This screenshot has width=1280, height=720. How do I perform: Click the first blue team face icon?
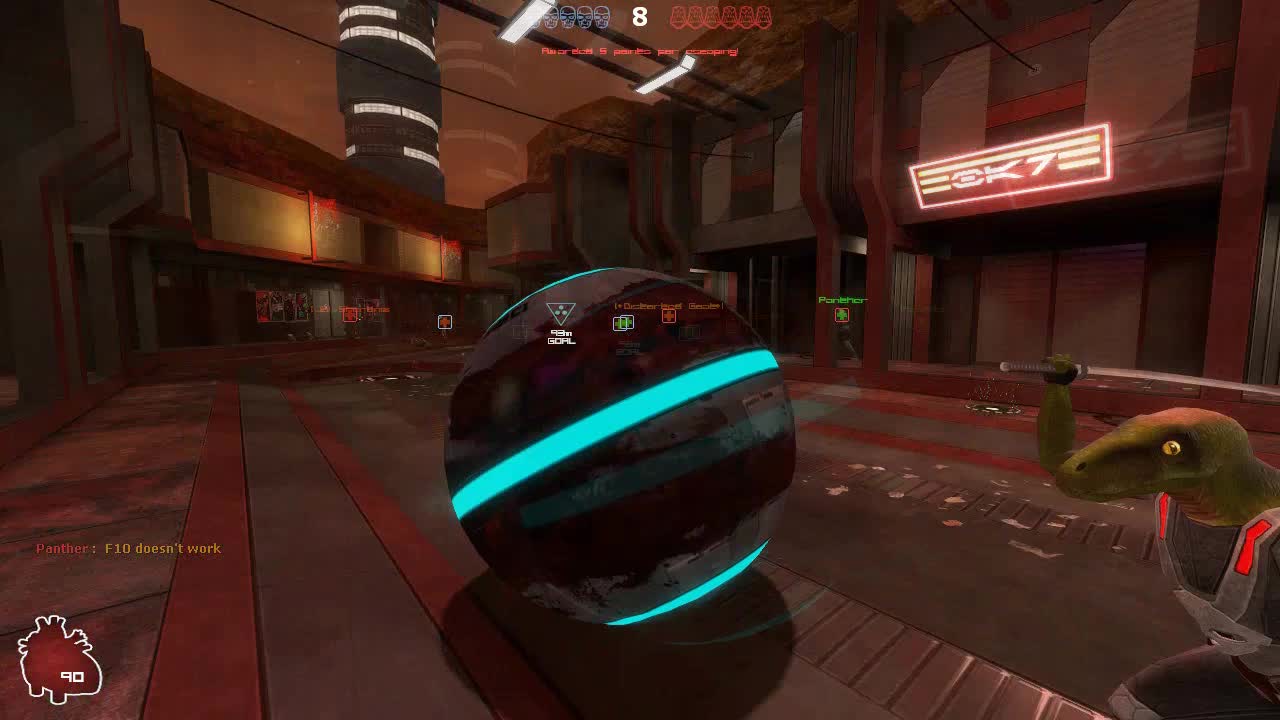[x=548, y=17]
